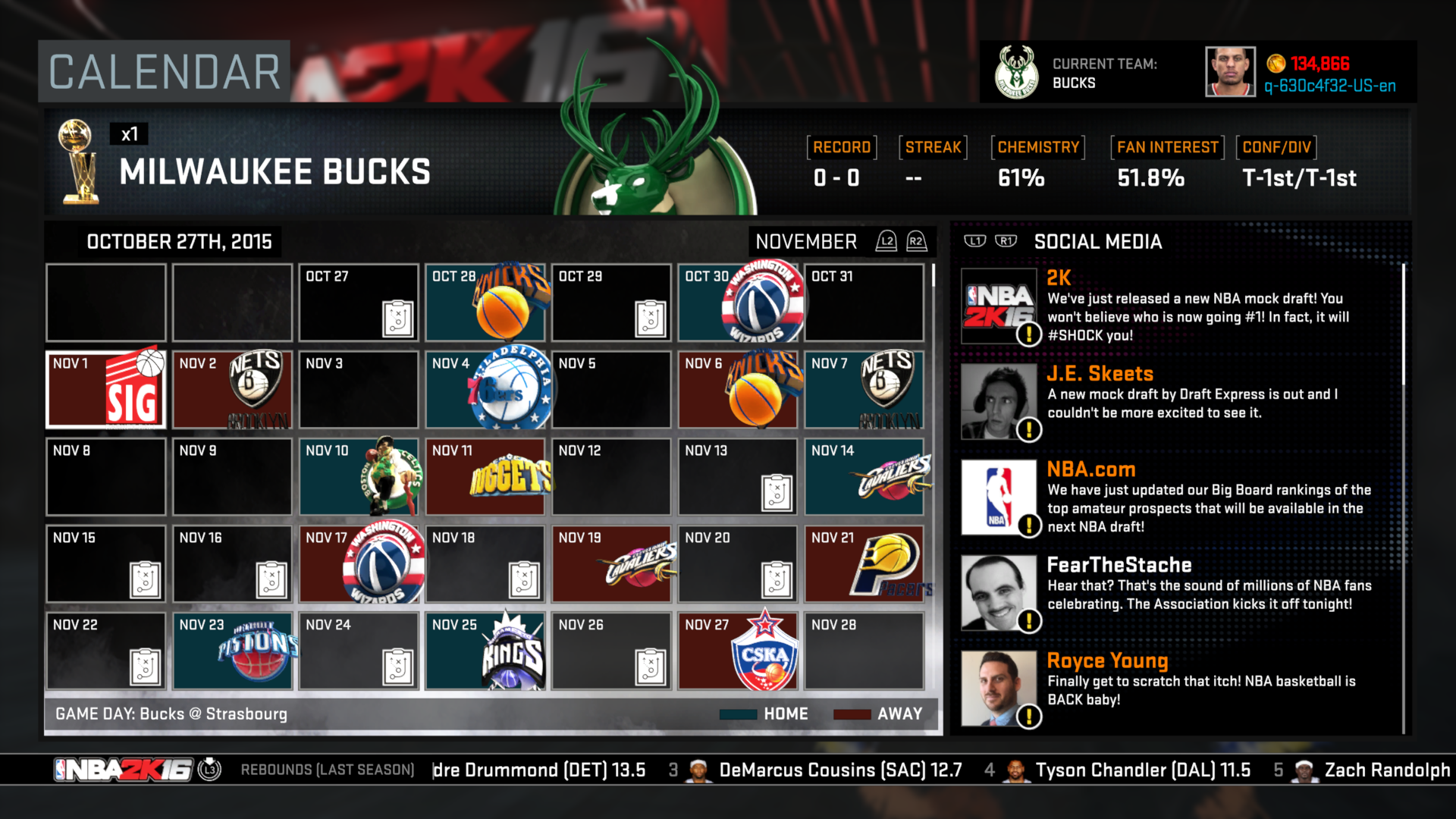Open the Nov 27 CSKA away game
The height and width of the screenshot is (819, 1456).
coord(738,651)
